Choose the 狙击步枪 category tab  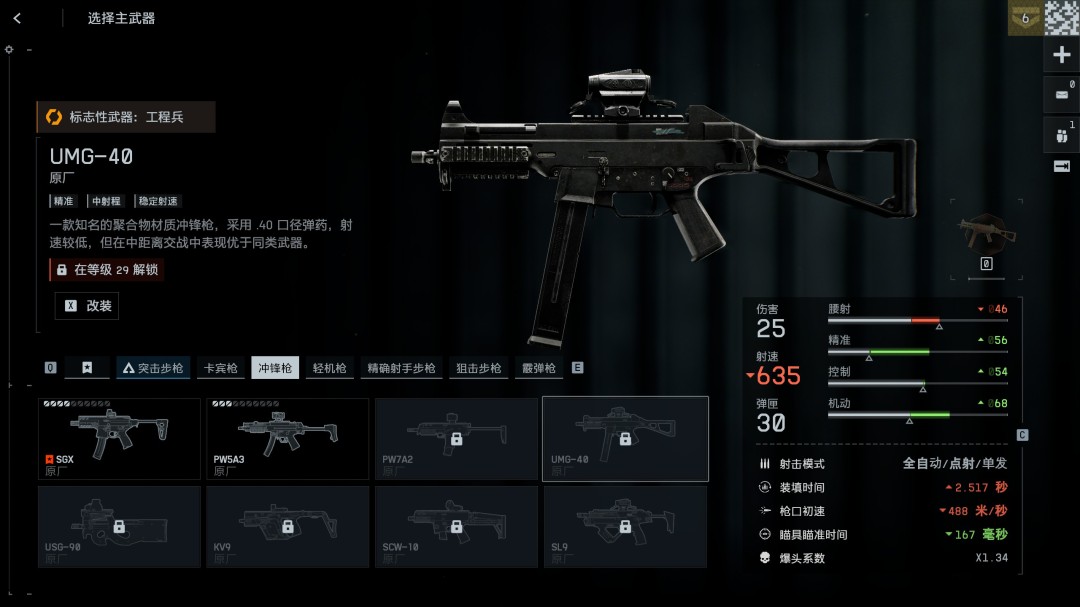click(x=478, y=368)
